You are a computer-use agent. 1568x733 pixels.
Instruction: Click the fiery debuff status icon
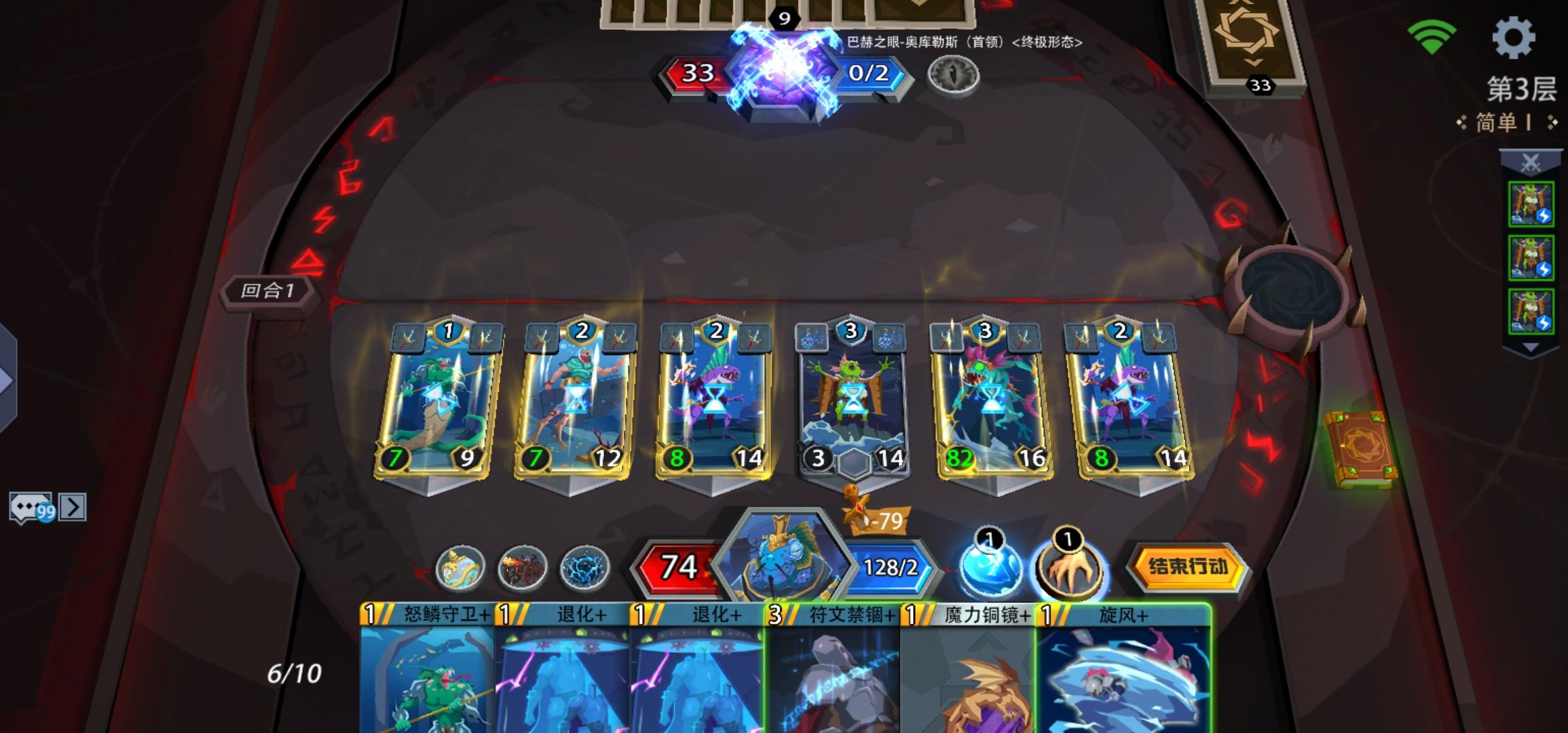[x=523, y=568]
